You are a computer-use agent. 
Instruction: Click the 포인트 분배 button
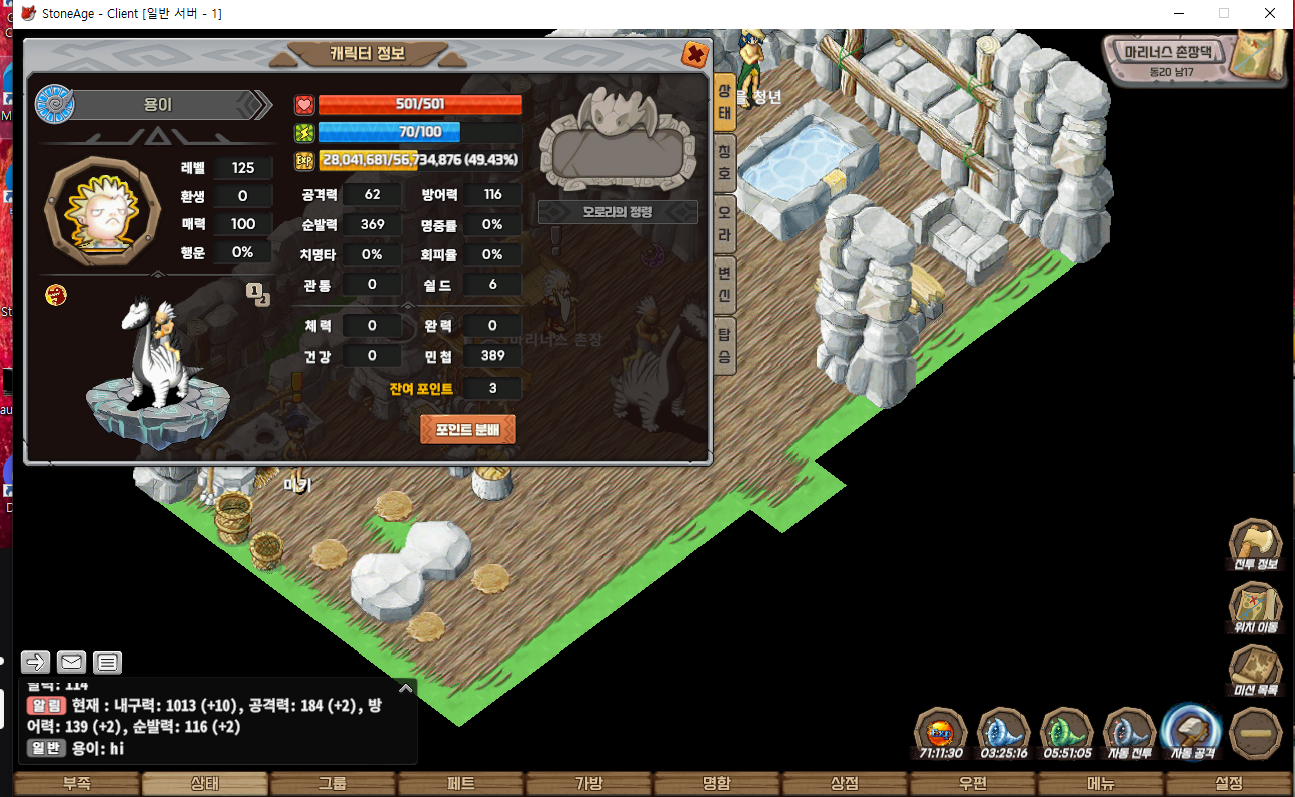point(468,429)
